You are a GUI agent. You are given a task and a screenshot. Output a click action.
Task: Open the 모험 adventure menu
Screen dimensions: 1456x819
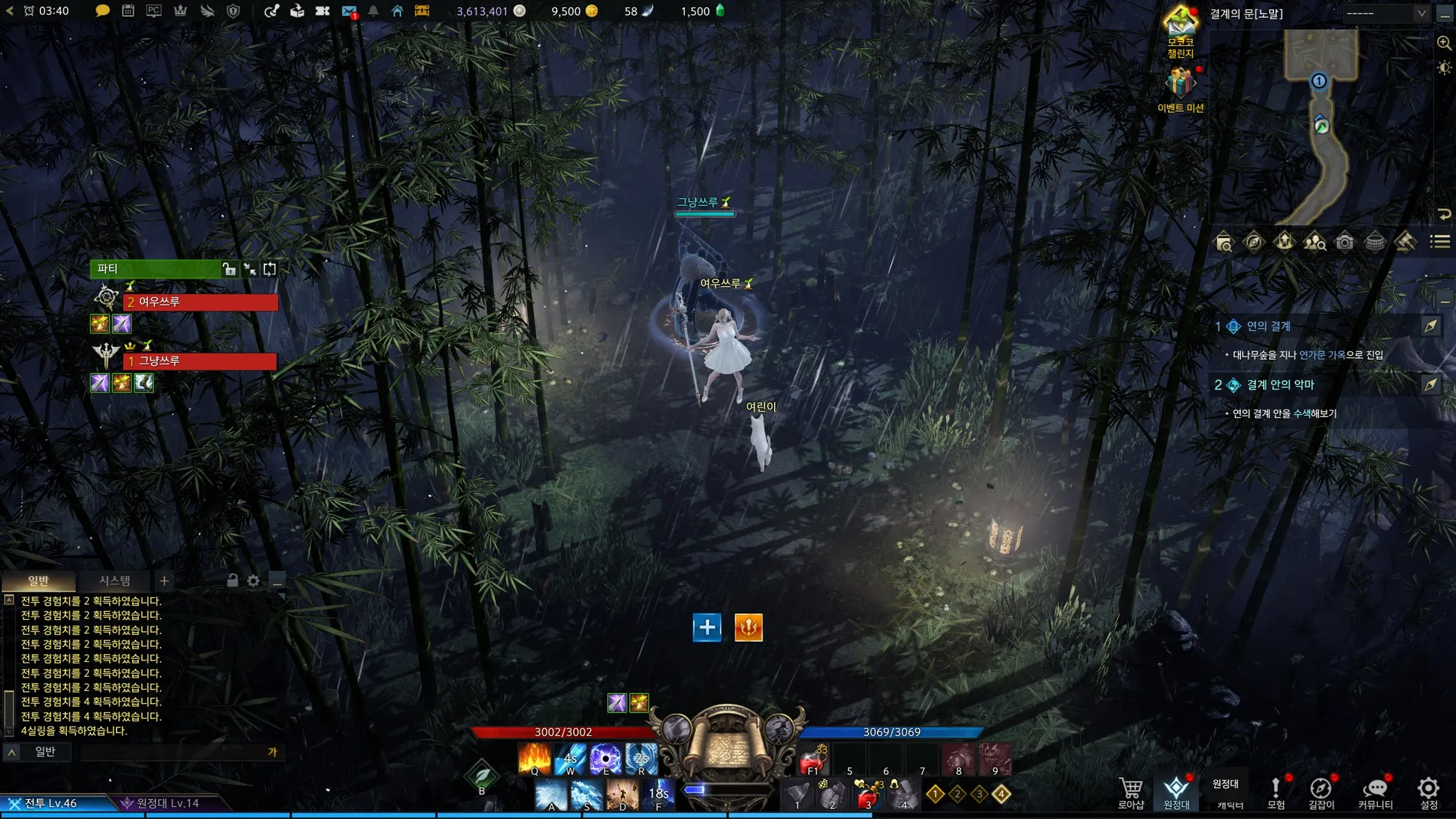coord(1275,792)
